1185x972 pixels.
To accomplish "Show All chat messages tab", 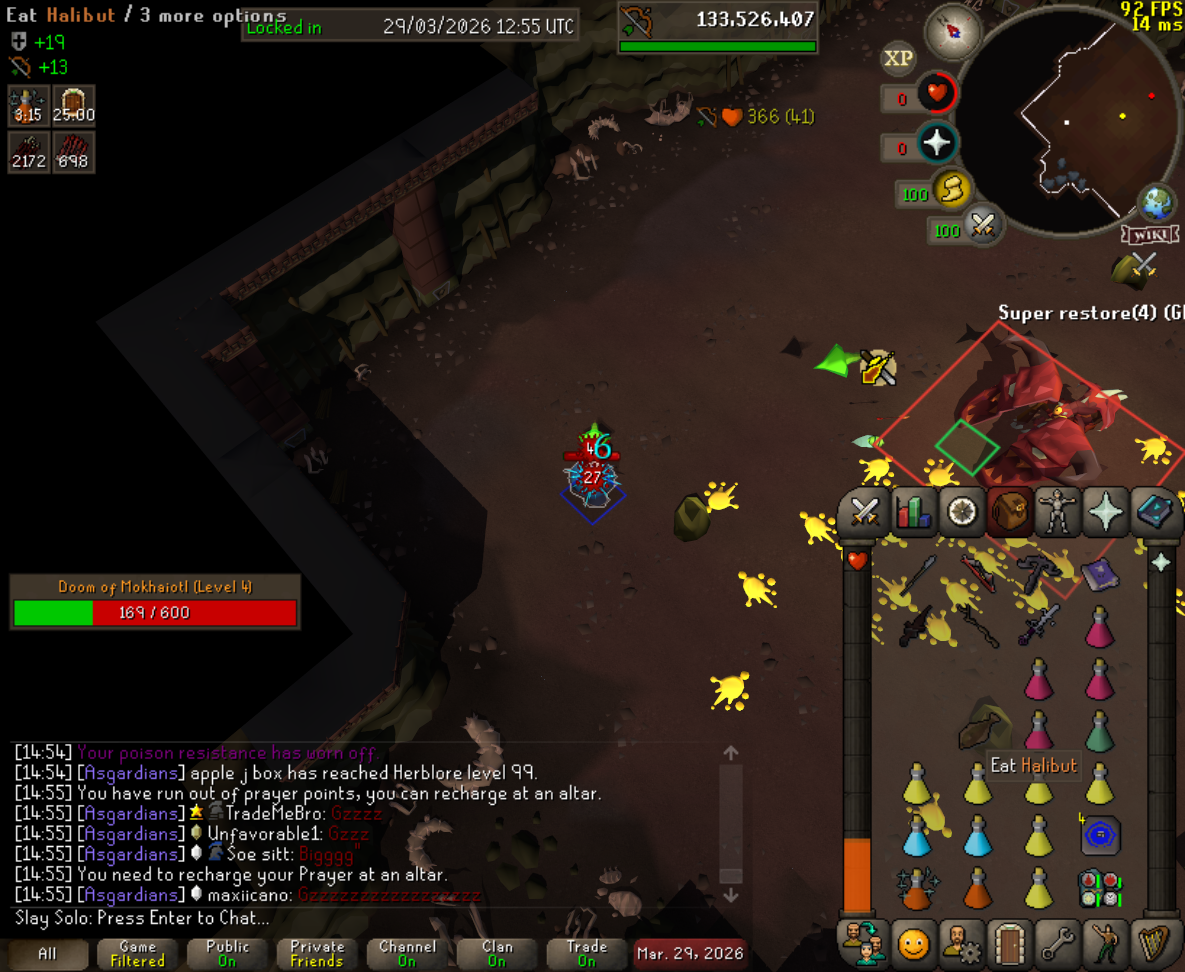I will click(47, 953).
